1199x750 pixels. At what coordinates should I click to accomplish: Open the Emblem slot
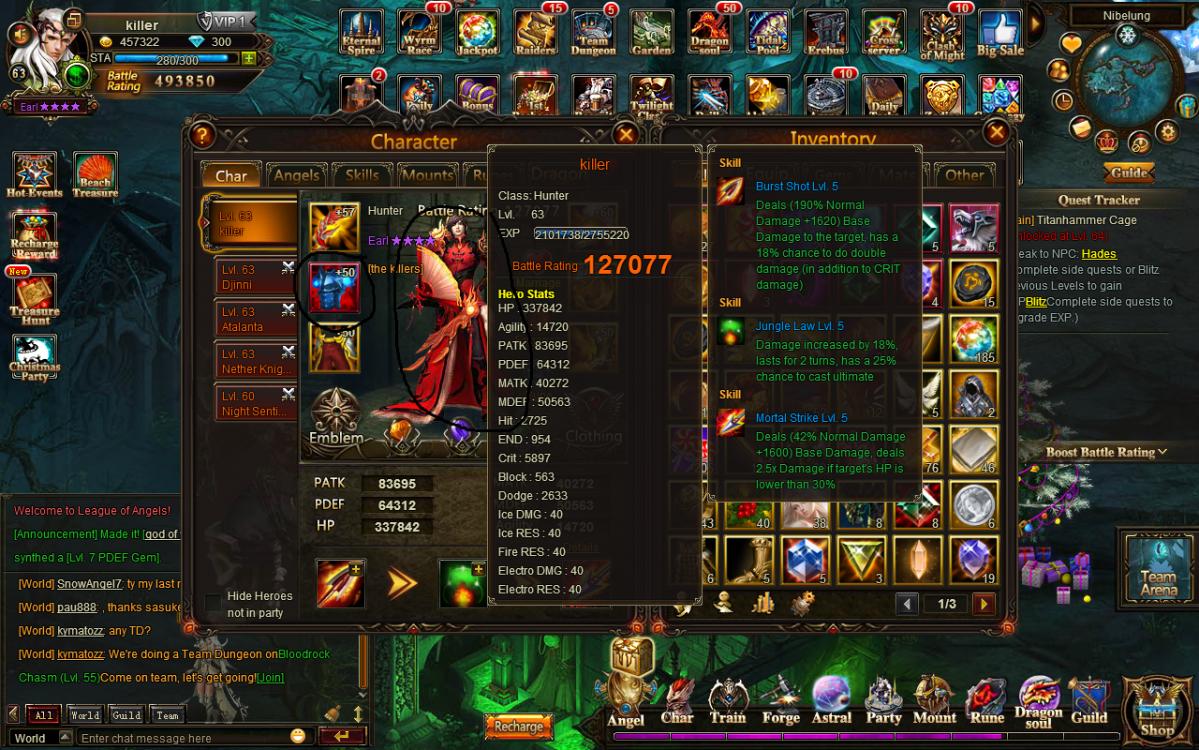point(336,417)
